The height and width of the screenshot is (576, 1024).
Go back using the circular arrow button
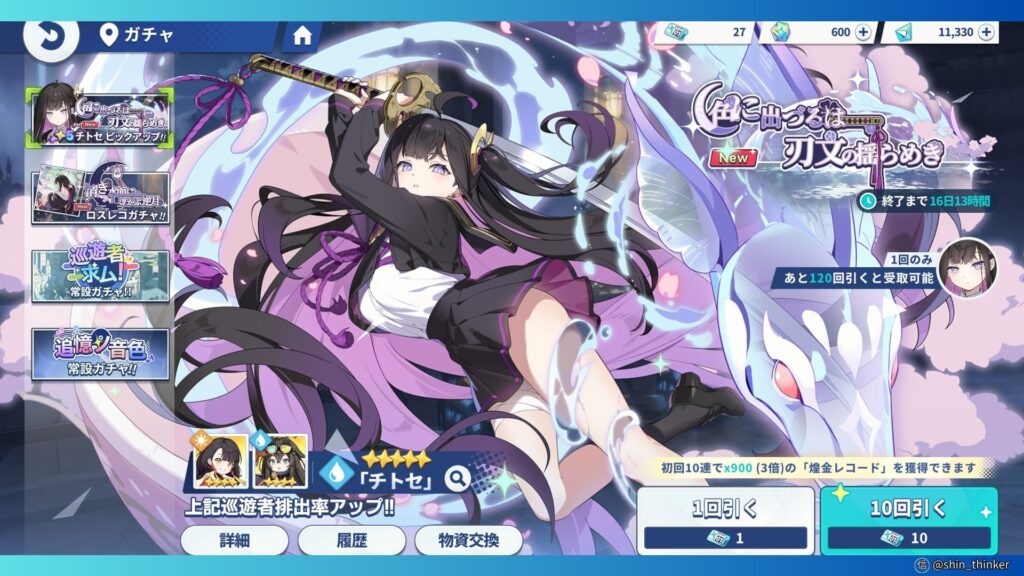coord(44,36)
